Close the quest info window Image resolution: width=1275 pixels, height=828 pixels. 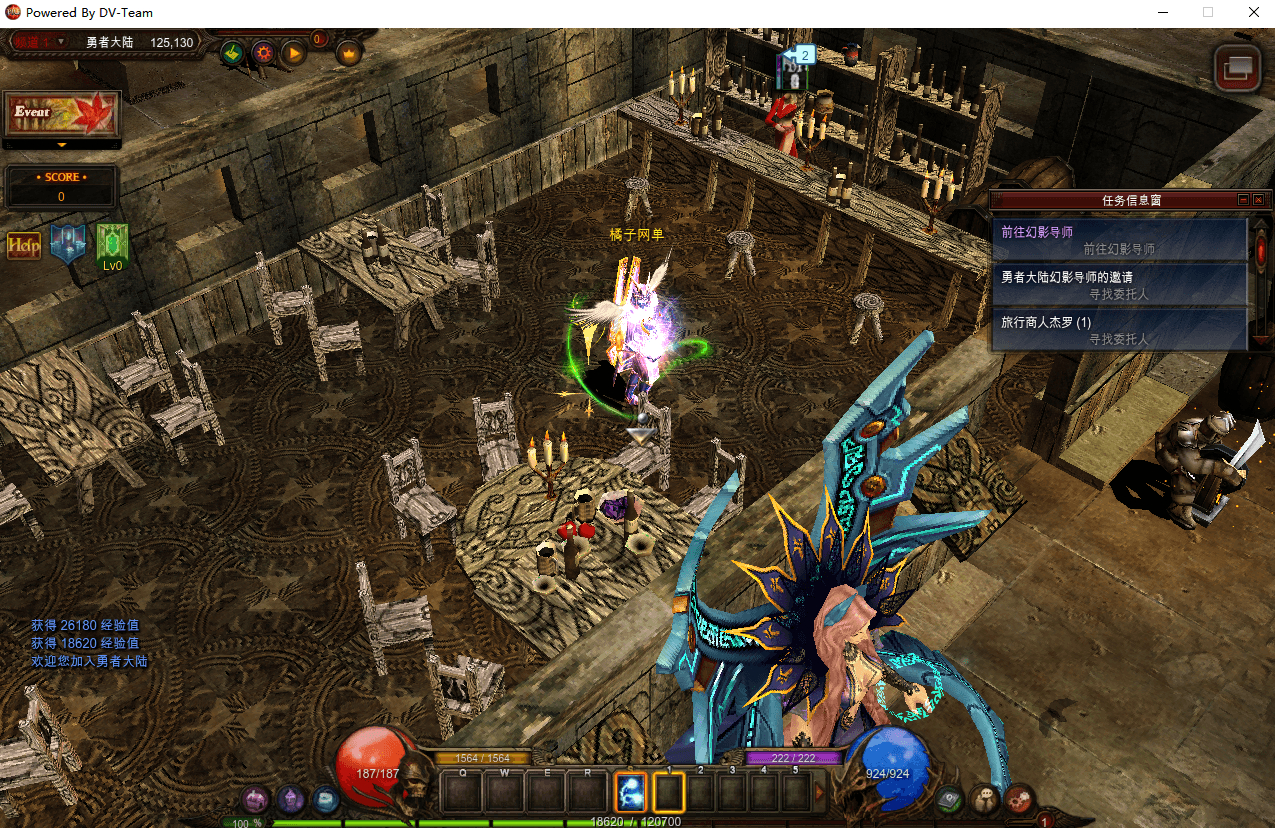click(x=1258, y=200)
